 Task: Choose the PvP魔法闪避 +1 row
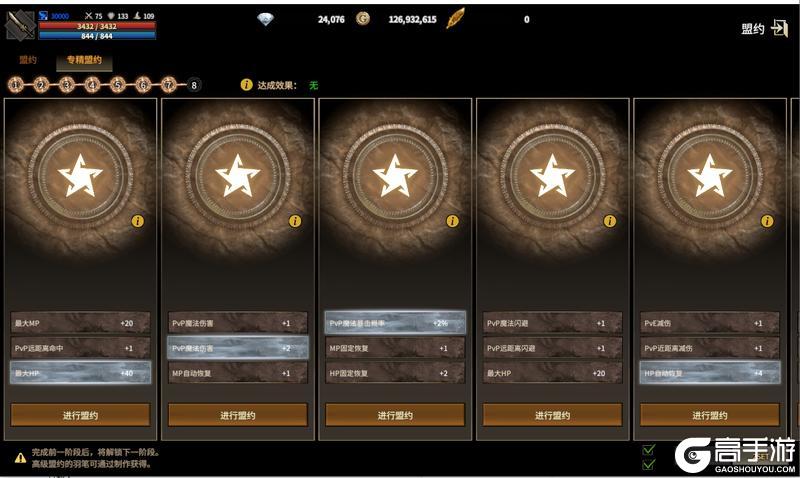point(552,323)
